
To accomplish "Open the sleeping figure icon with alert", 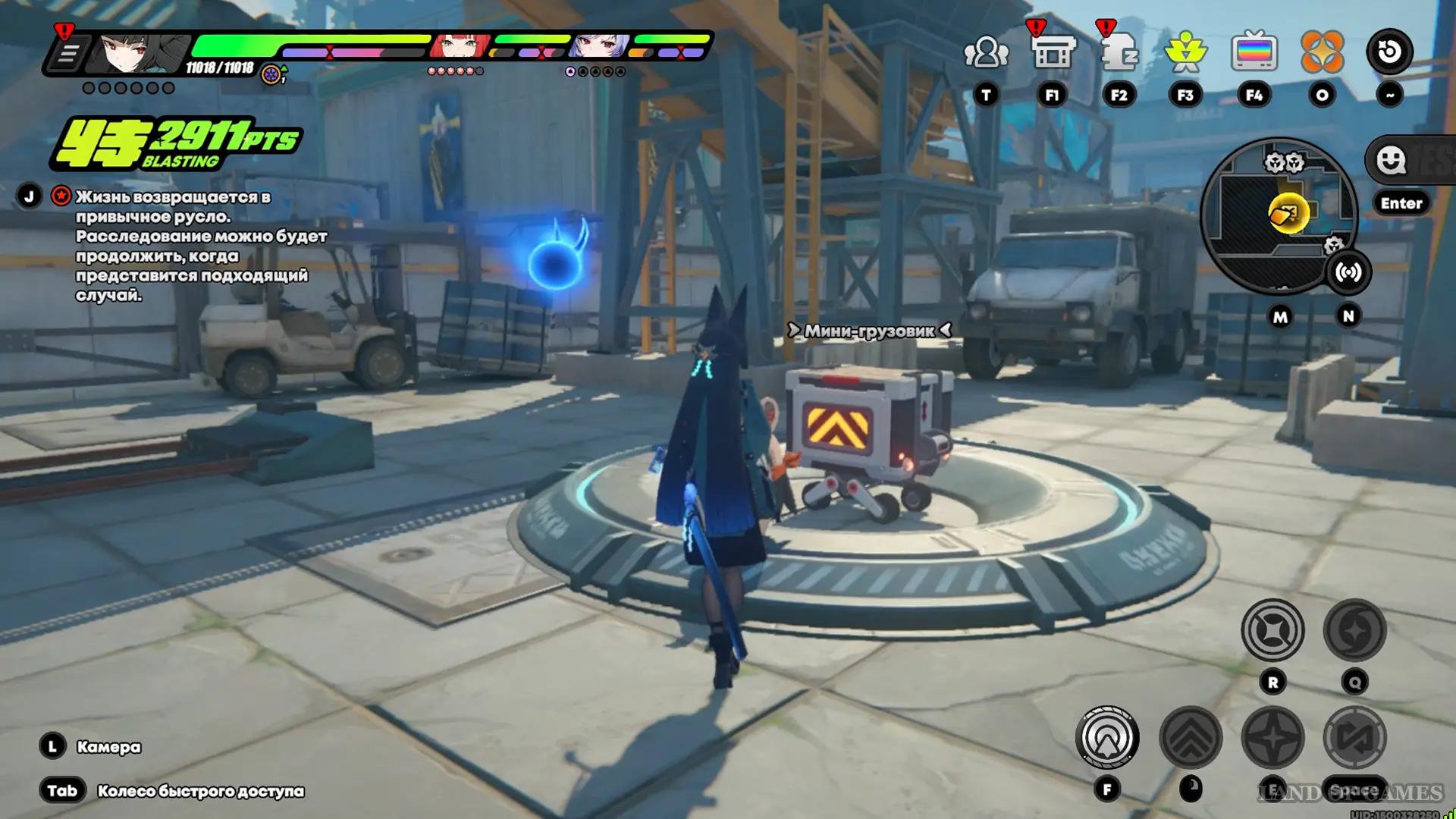I will (1119, 52).
